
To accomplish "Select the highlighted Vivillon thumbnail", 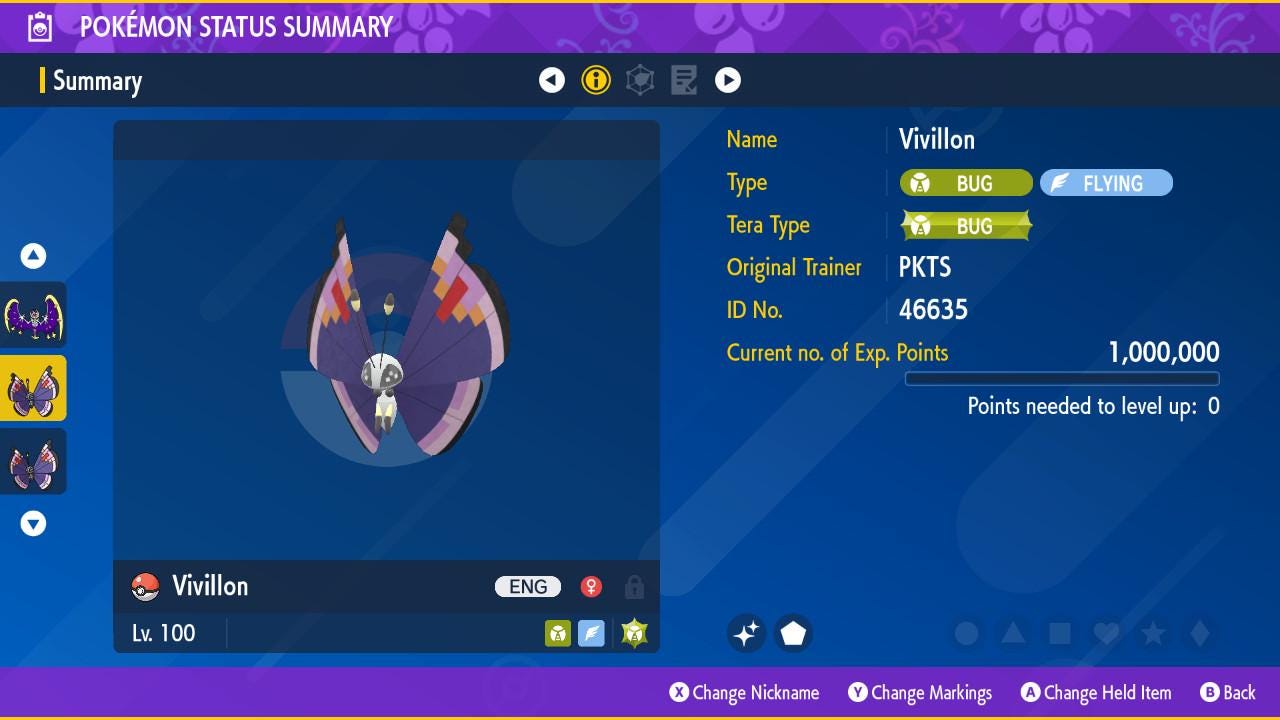I will tap(33, 389).
